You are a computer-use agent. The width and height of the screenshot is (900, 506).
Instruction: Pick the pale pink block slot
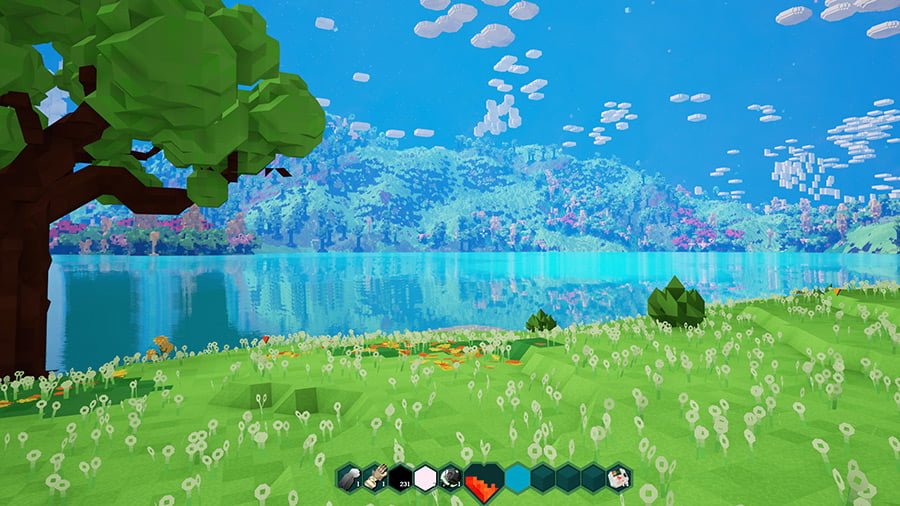click(x=425, y=477)
